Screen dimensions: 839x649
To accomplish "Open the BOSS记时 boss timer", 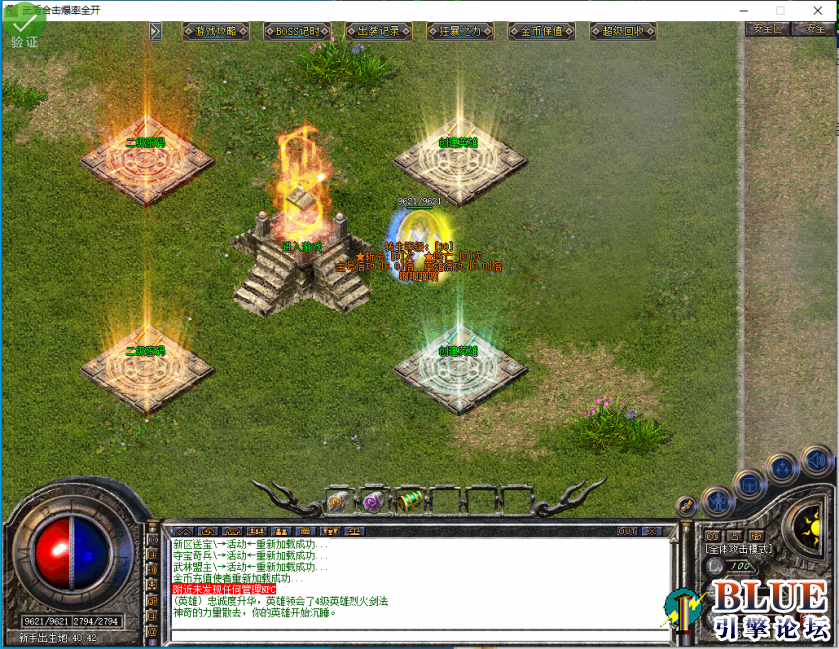I will pos(297,31).
